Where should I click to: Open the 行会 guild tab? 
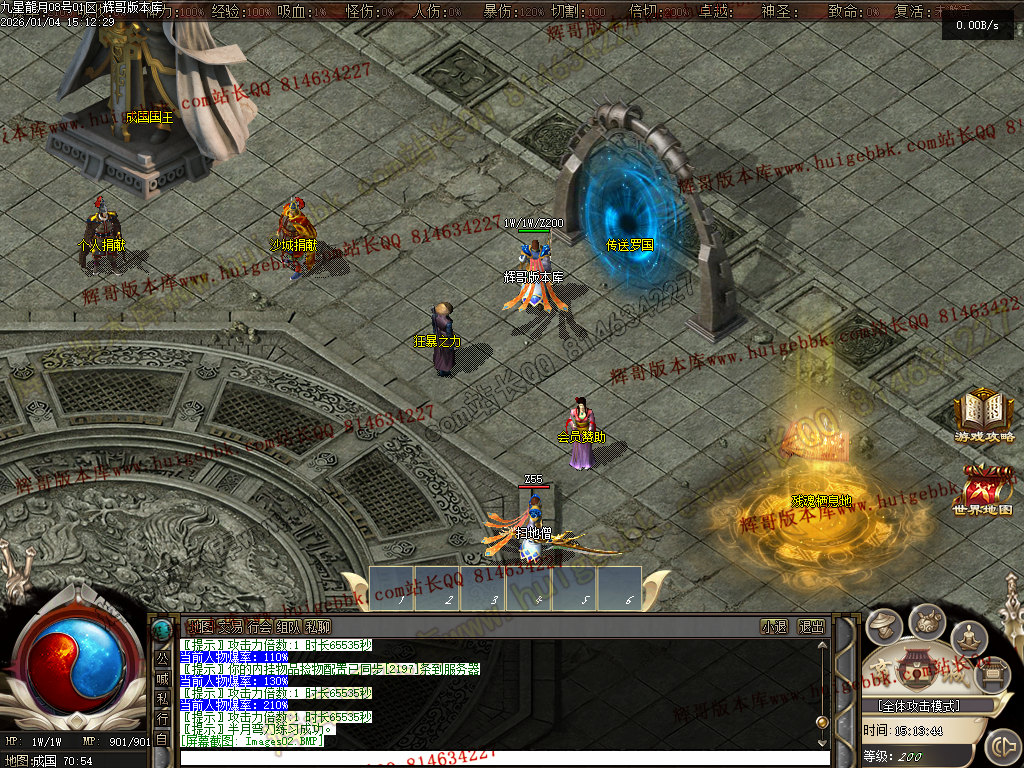coord(259,627)
